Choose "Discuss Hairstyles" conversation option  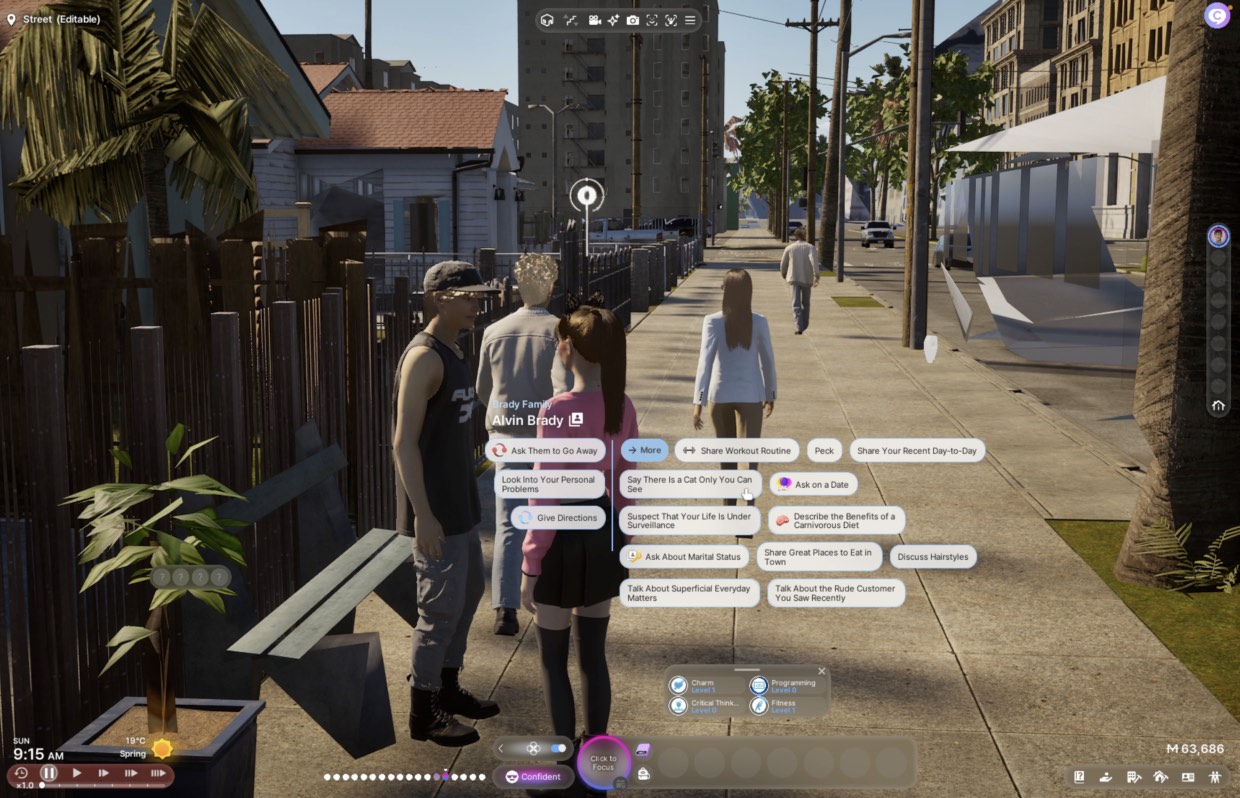click(932, 557)
